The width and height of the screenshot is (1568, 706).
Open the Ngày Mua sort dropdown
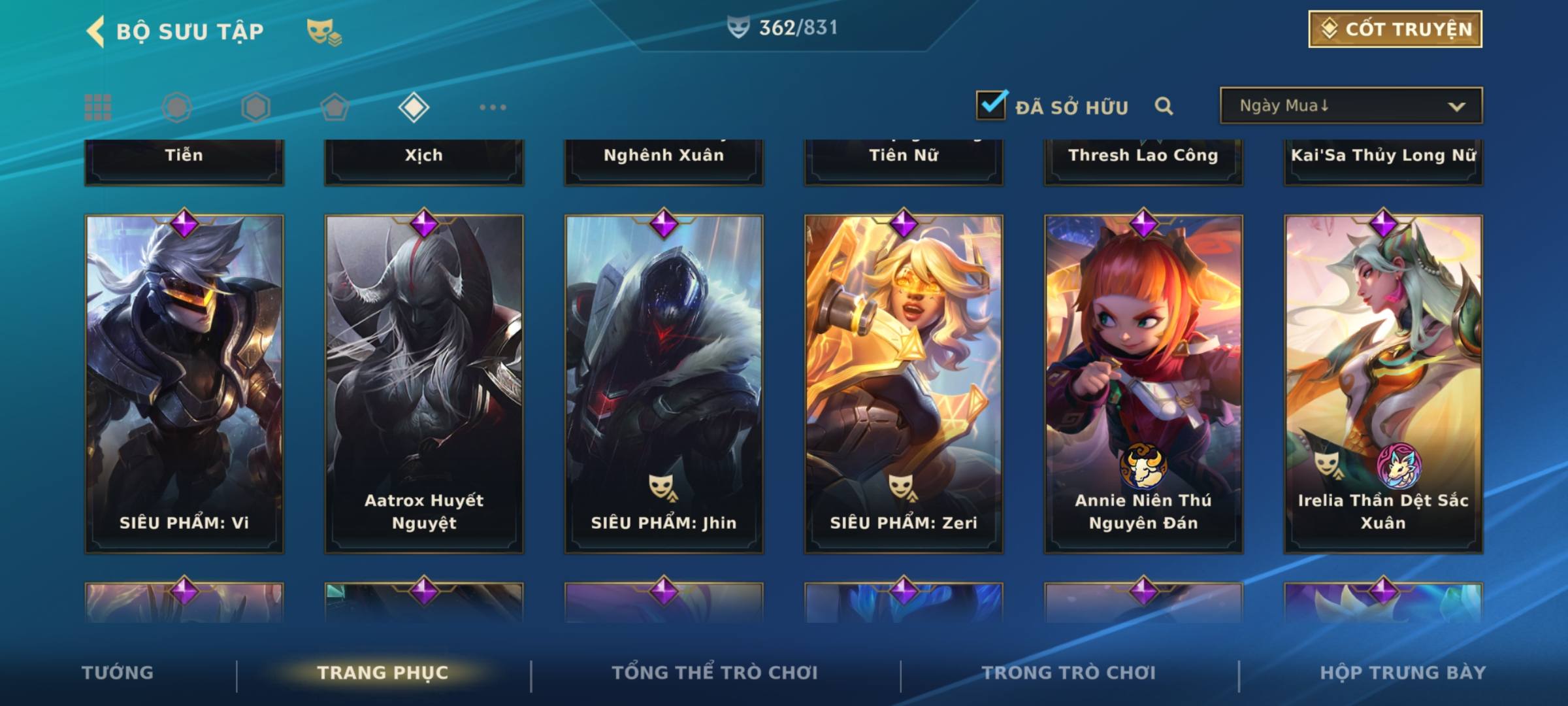pyautogui.click(x=1350, y=106)
